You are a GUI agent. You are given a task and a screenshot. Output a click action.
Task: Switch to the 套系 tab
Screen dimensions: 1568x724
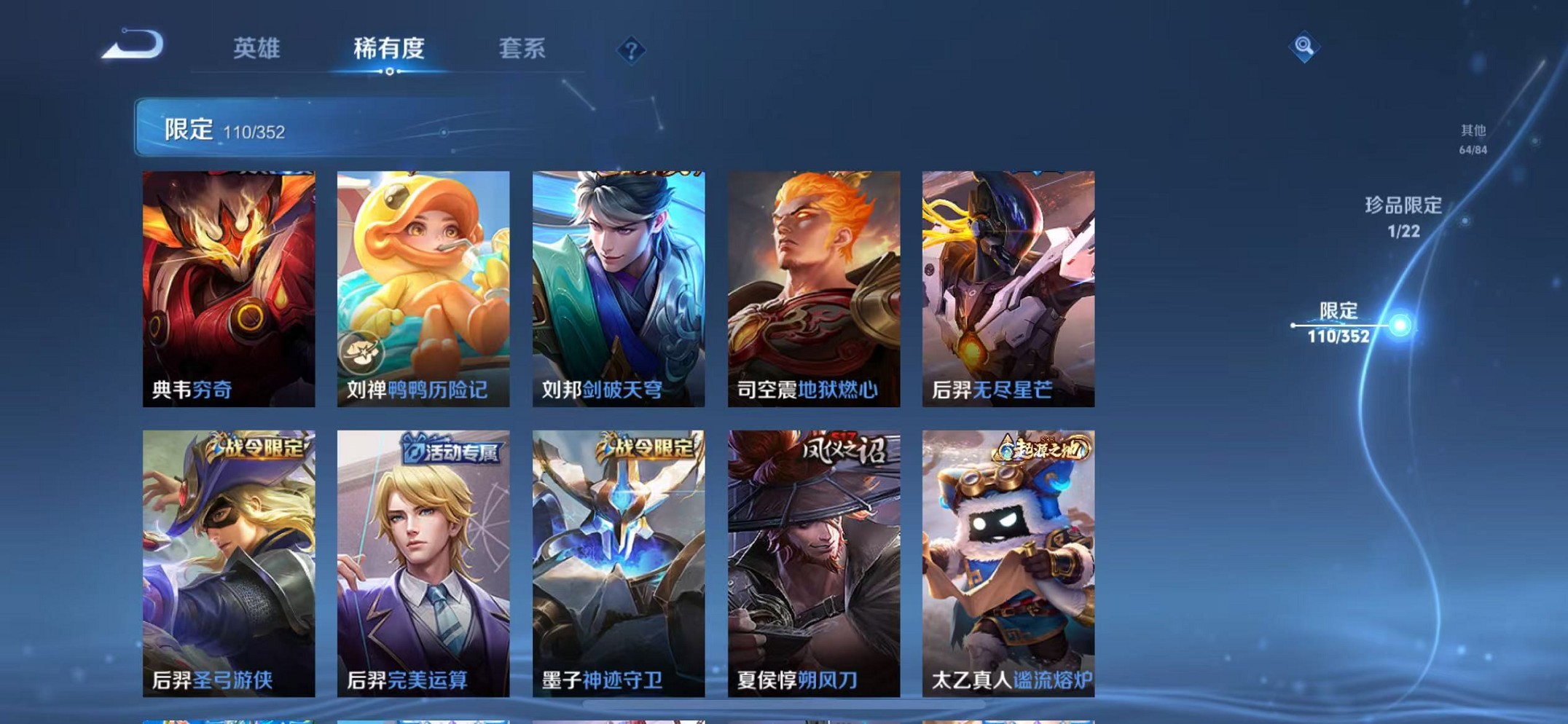point(522,48)
